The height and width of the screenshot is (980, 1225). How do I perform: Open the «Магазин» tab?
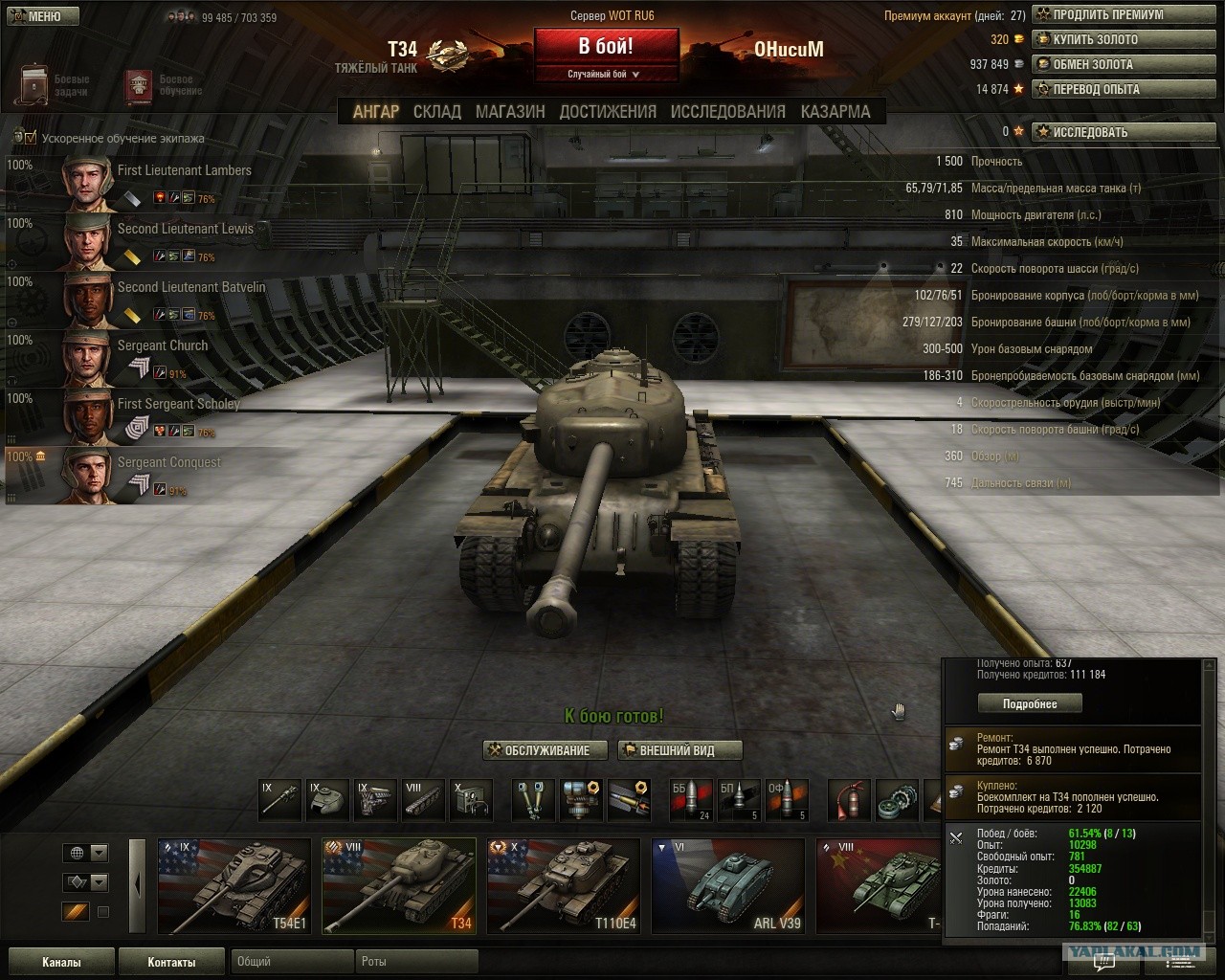coord(510,112)
